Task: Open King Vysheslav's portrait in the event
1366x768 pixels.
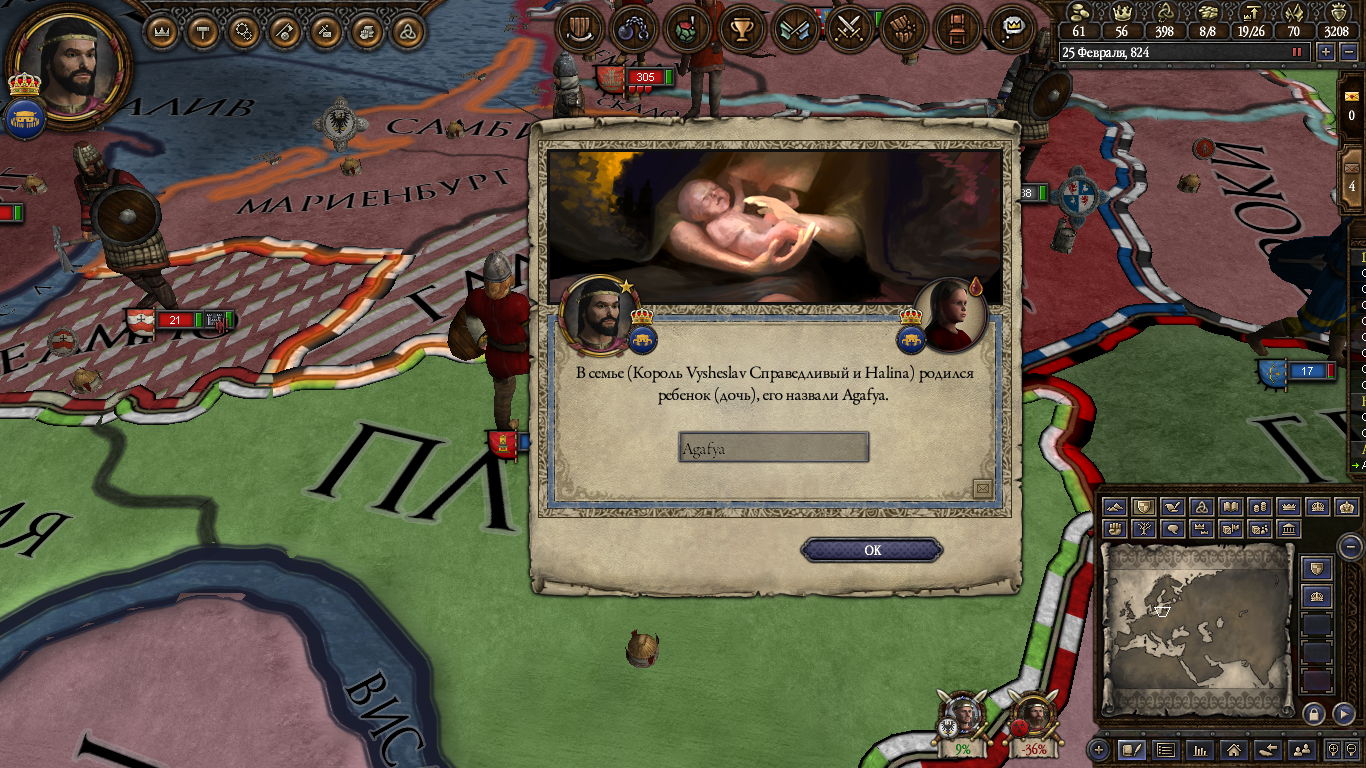Action: click(x=599, y=313)
